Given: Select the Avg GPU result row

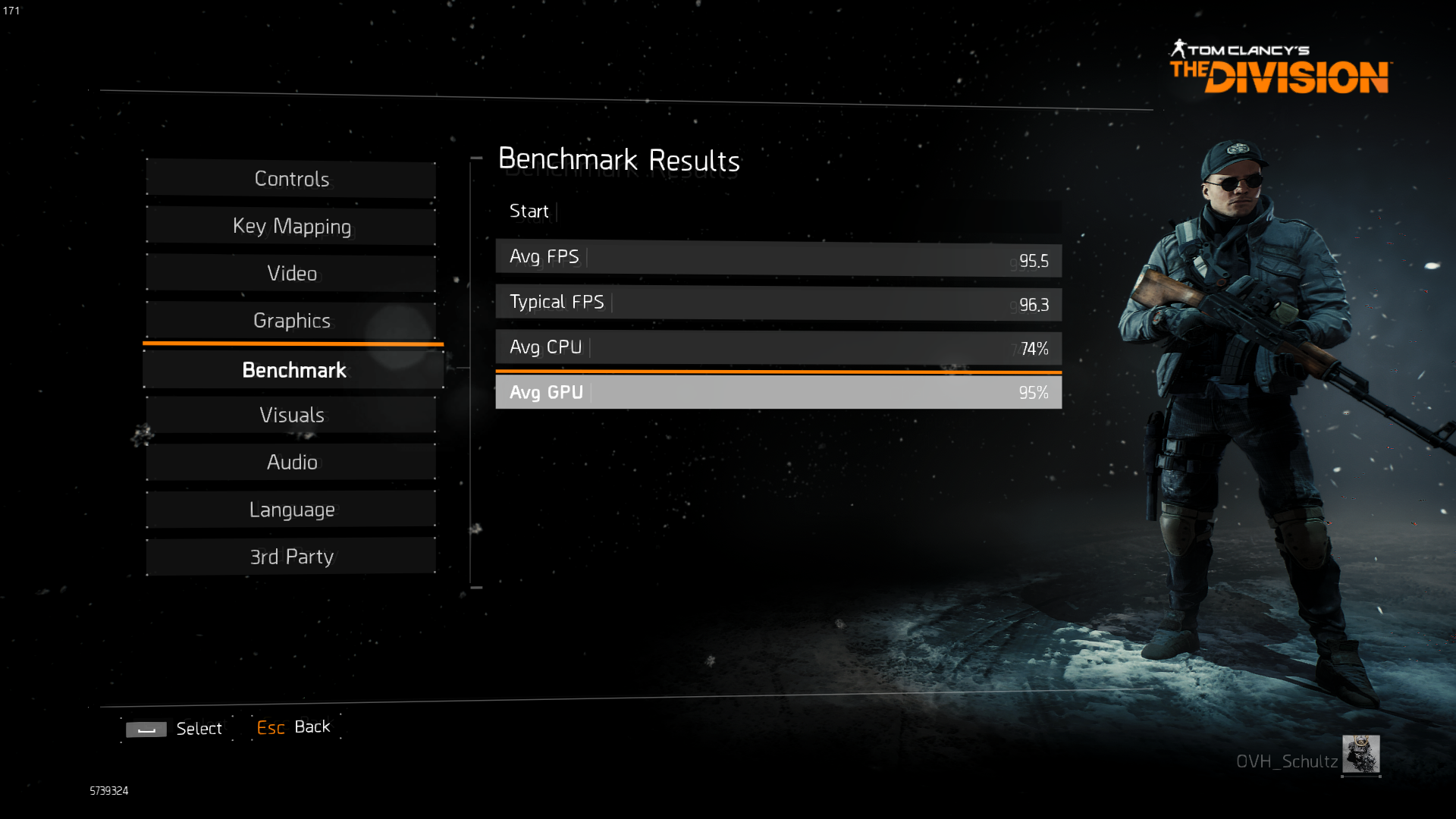Looking at the screenshot, I should click(x=778, y=392).
